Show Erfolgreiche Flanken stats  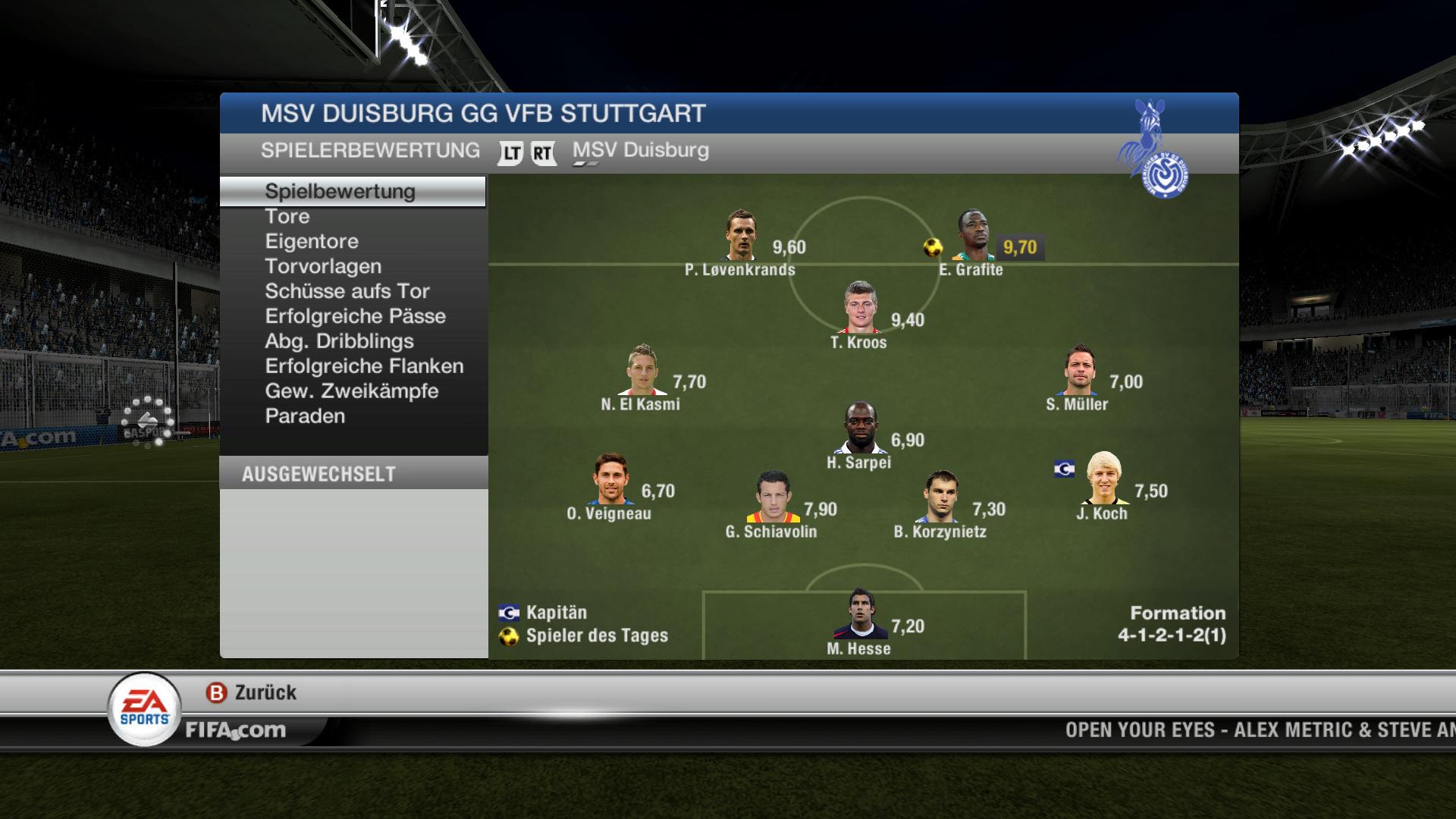point(364,367)
